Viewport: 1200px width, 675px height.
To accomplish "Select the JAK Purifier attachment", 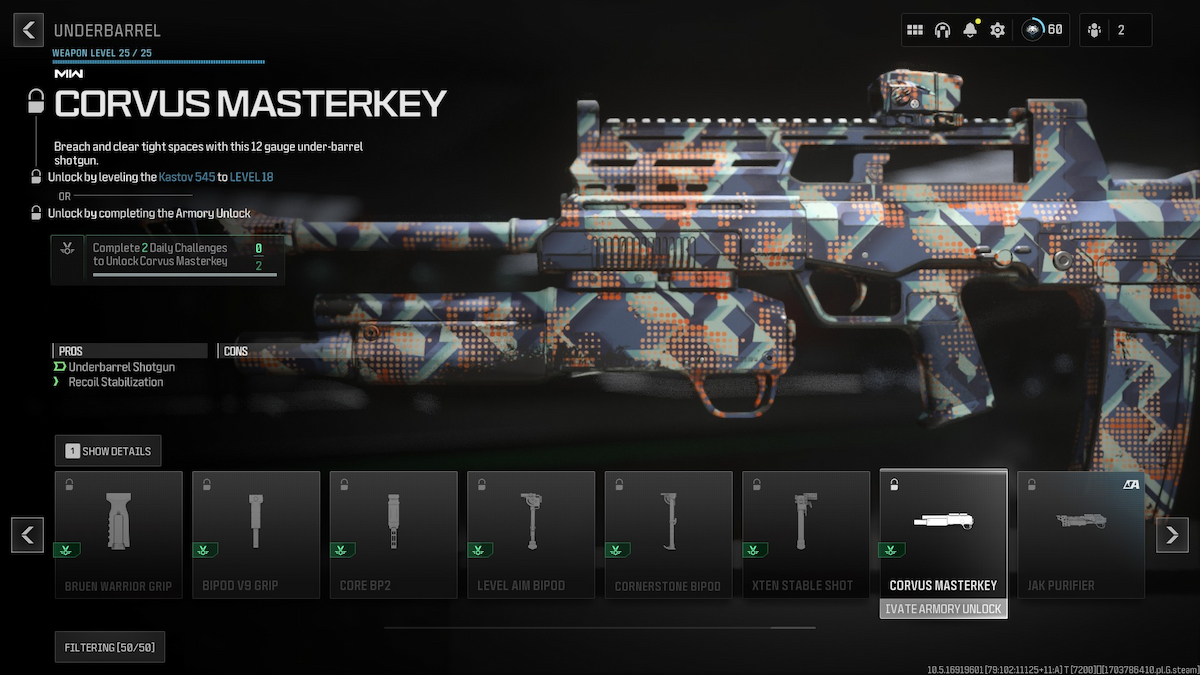I will (1081, 535).
